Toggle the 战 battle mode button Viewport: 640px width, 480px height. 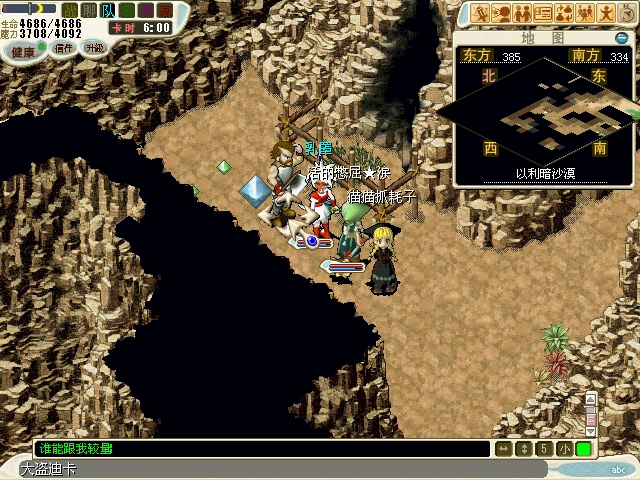pos(70,10)
